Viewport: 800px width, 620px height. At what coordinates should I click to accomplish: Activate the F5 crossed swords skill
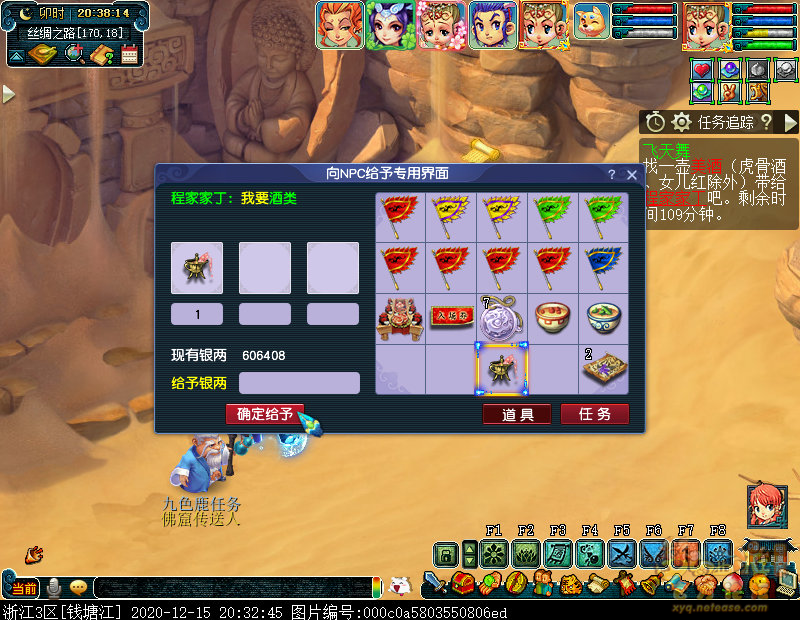click(x=621, y=553)
